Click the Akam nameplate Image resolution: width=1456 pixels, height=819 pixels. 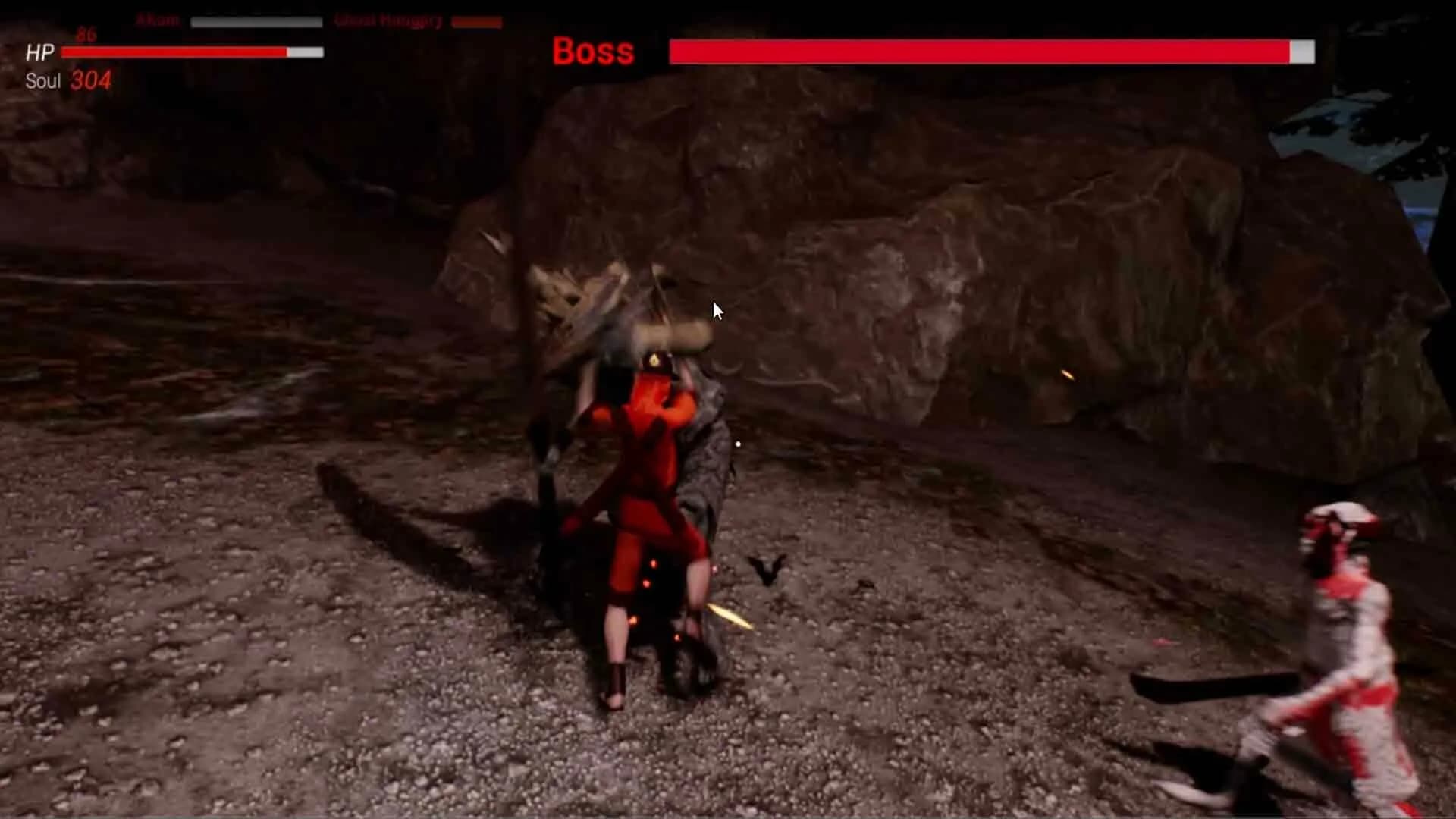coord(157,20)
